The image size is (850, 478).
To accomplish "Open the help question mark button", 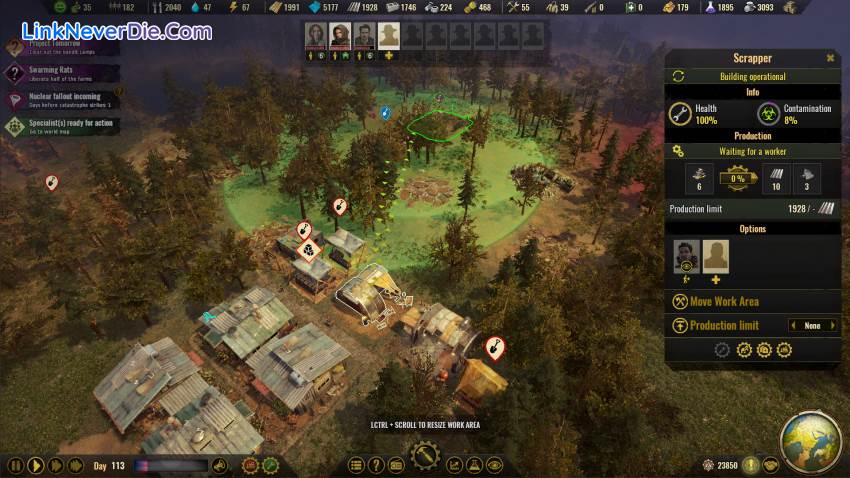I will click(x=376, y=465).
